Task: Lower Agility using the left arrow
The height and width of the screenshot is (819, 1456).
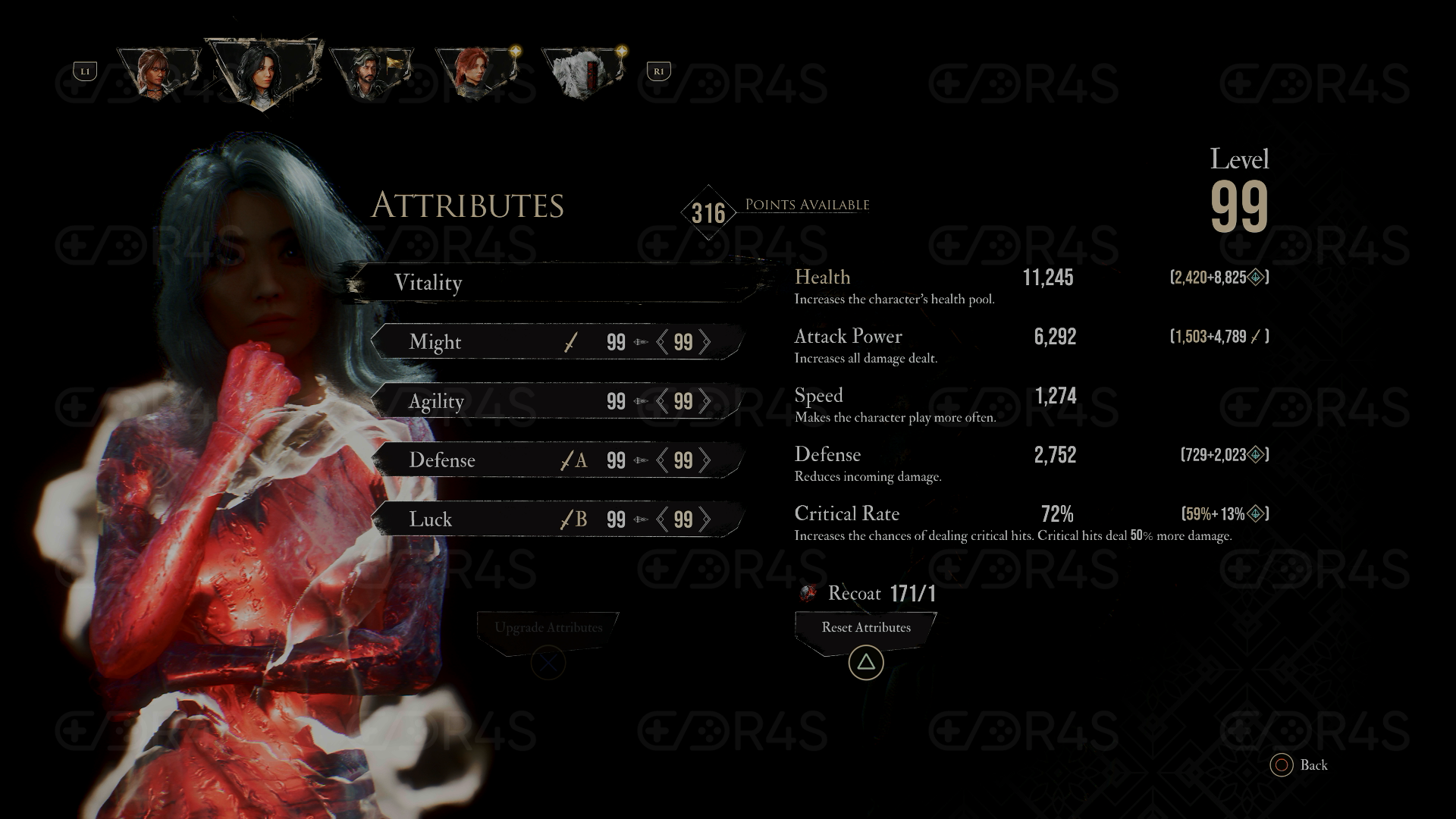Action: [x=662, y=401]
